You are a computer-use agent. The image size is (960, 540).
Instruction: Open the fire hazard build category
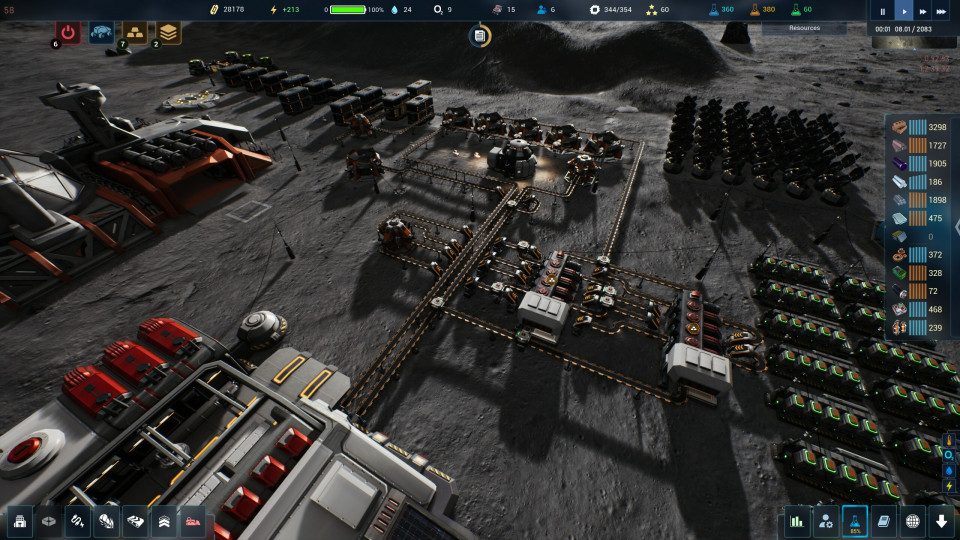[106, 521]
